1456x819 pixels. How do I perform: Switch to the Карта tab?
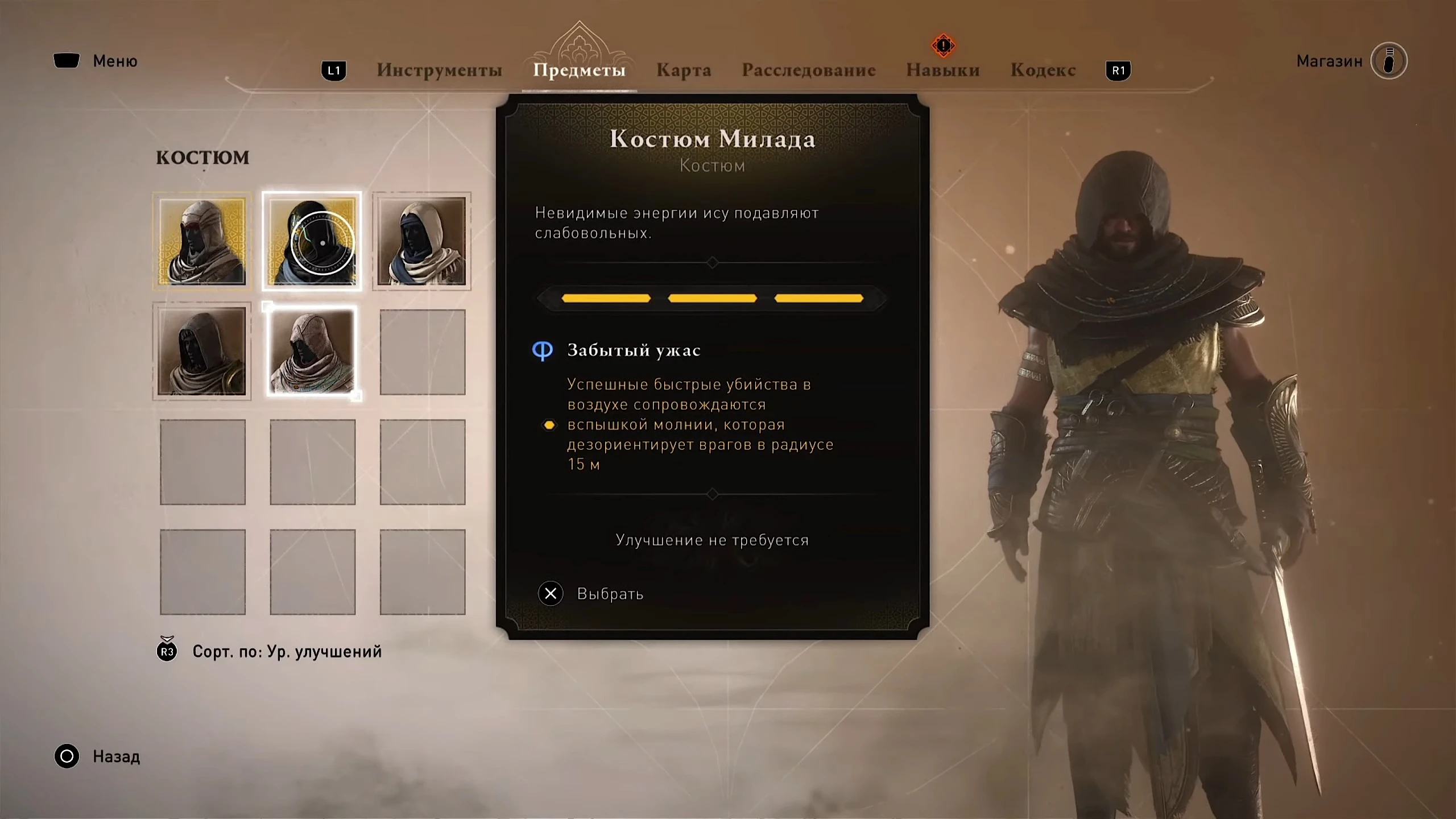coord(684,69)
